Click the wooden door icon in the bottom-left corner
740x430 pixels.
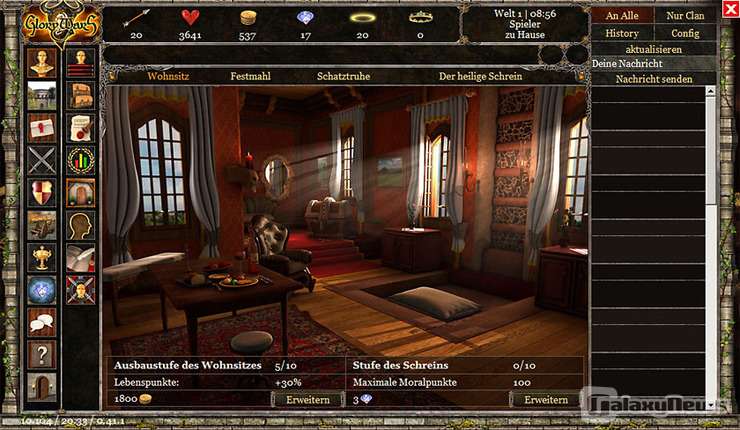pos(42,386)
